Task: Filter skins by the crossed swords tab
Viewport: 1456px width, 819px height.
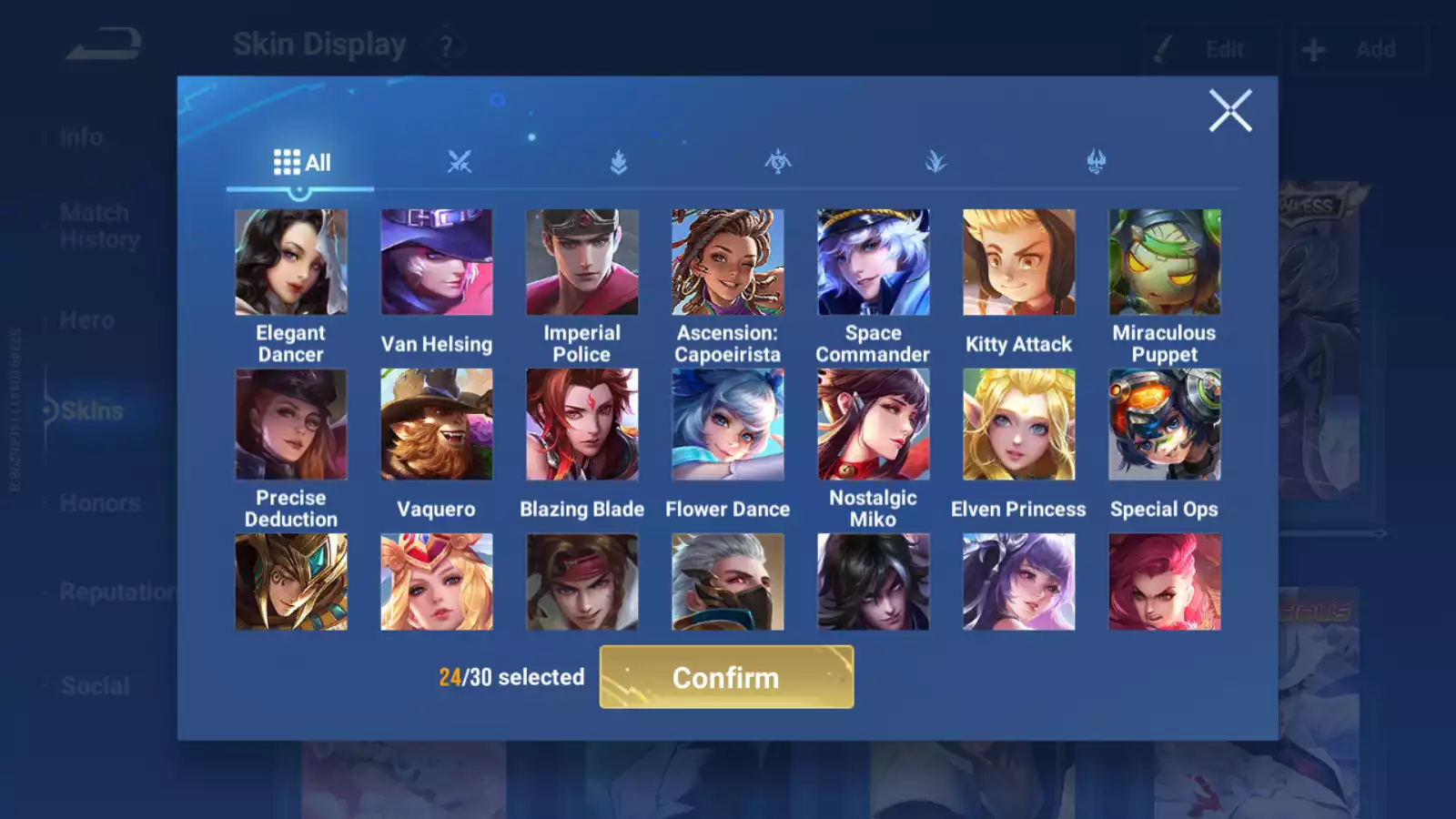Action: (460, 163)
